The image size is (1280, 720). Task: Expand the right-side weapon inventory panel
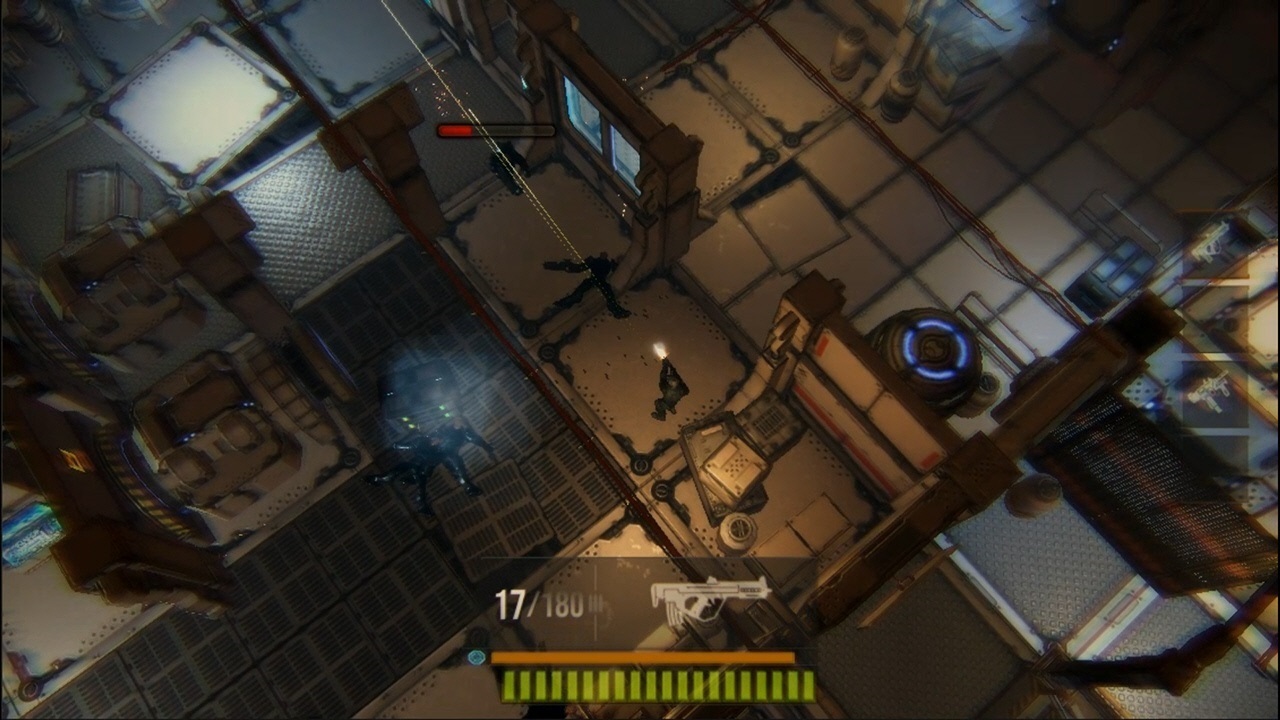pyautogui.click(x=1213, y=320)
